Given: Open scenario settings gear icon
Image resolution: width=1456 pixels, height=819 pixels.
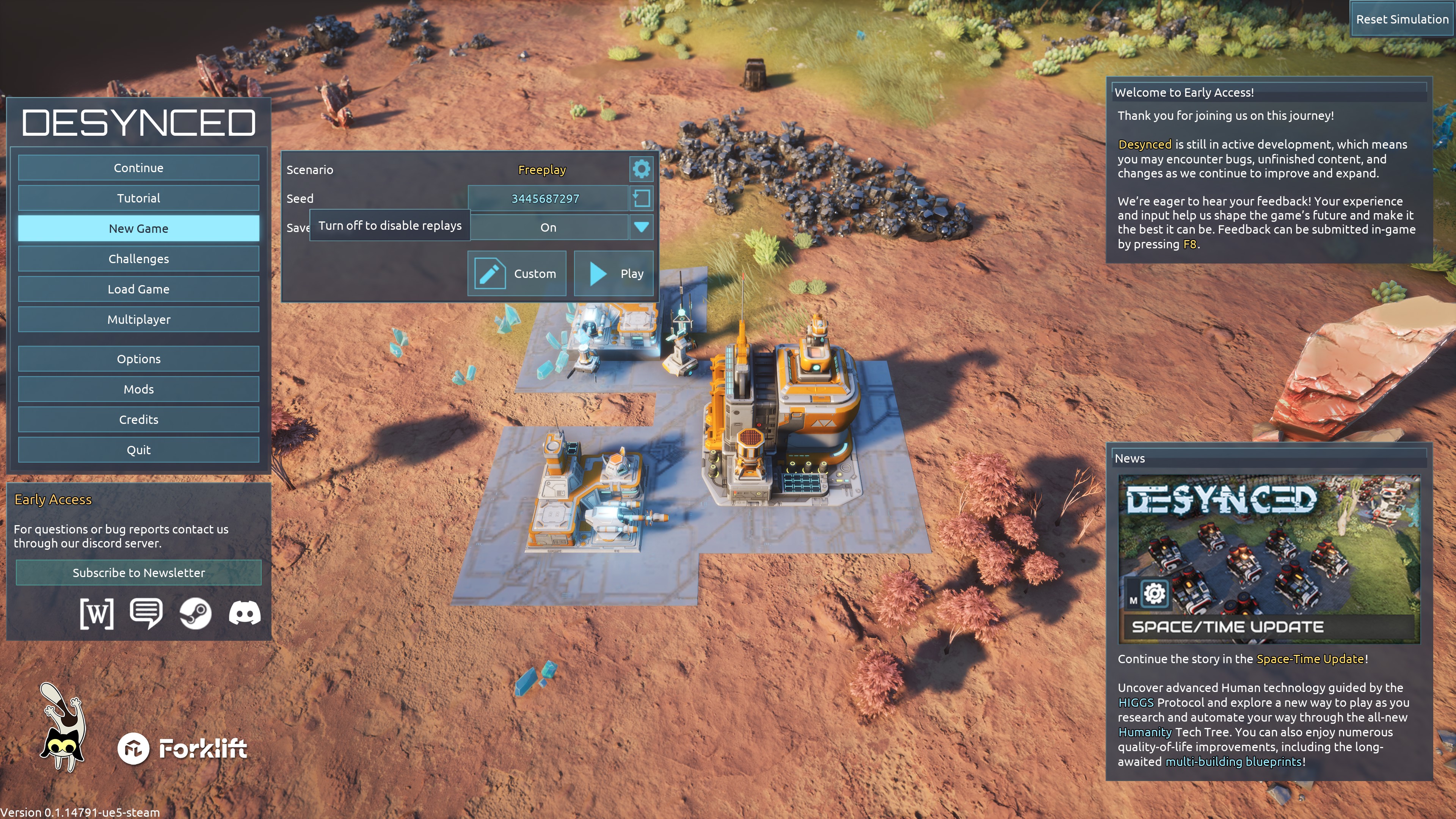Looking at the screenshot, I should click(641, 169).
